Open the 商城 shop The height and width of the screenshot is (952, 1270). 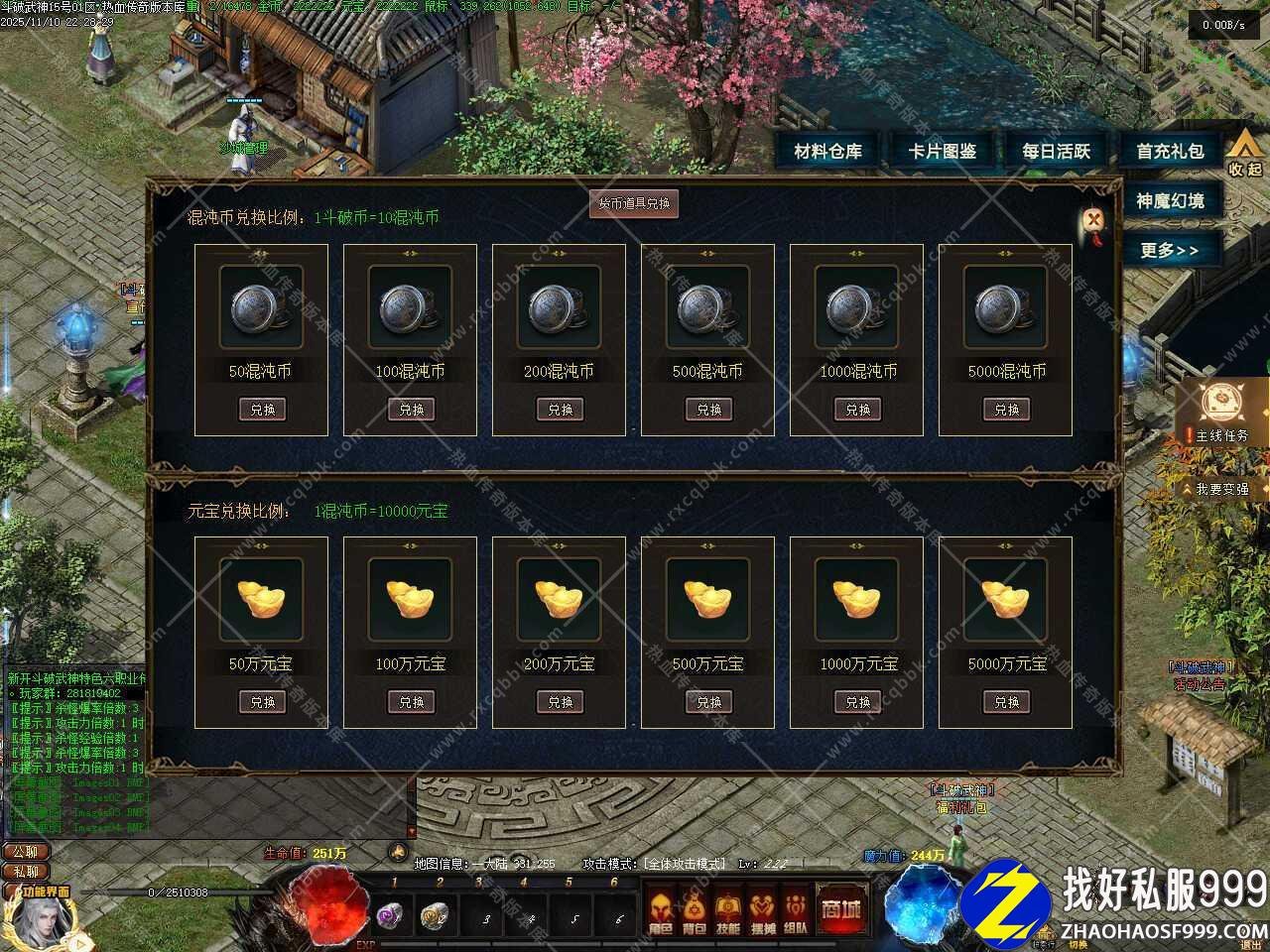pos(839,909)
